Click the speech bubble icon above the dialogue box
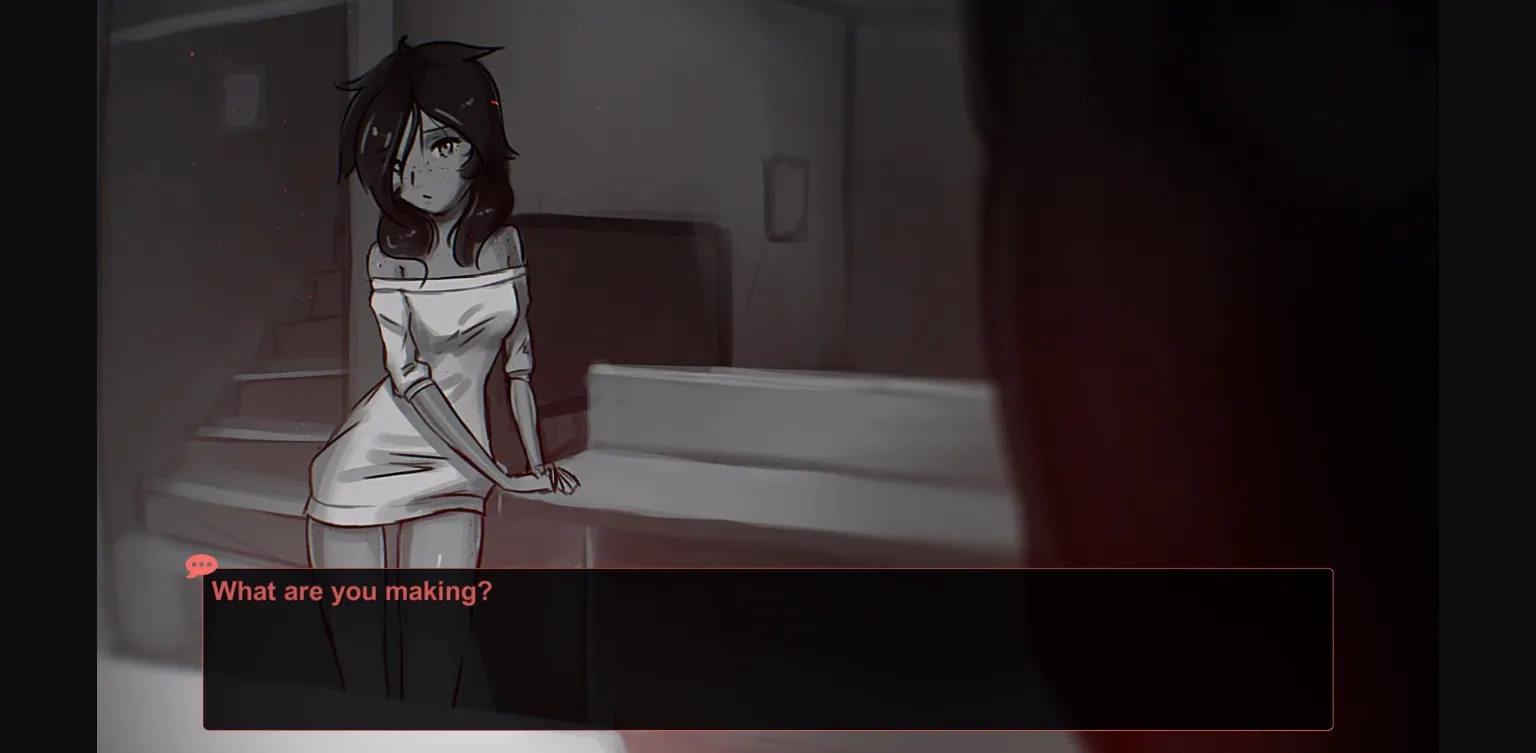This screenshot has height=753, width=1536. point(201,566)
